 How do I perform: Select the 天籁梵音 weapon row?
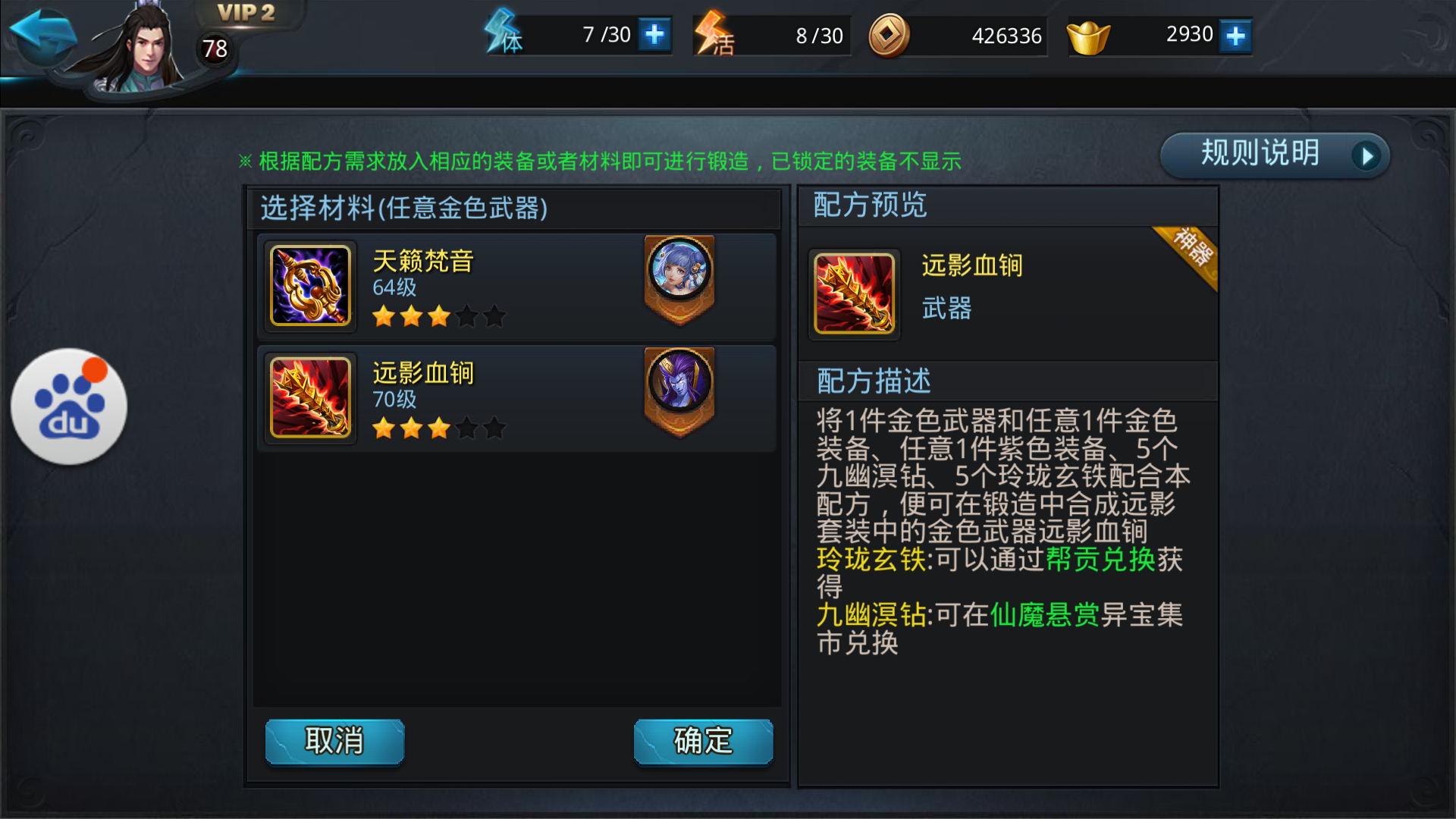pyautogui.click(x=516, y=287)
